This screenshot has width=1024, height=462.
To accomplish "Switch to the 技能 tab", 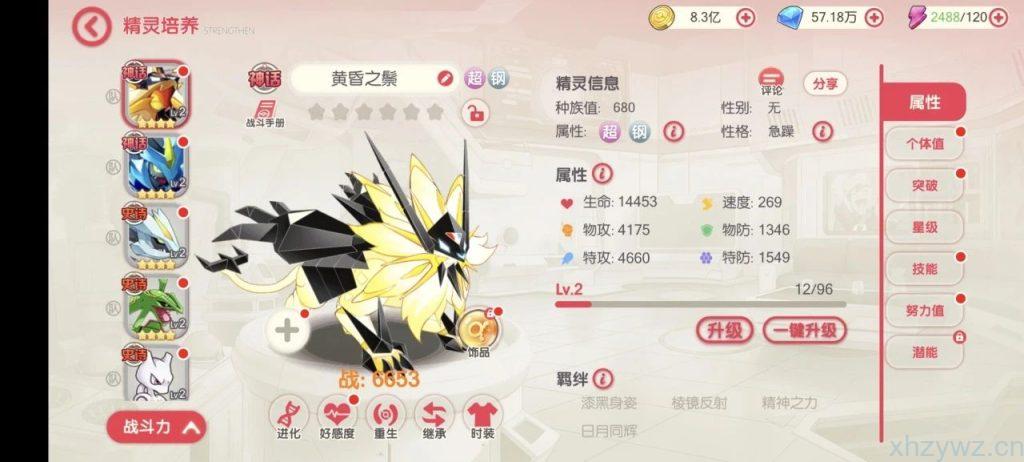I will (x=924, y=269).
